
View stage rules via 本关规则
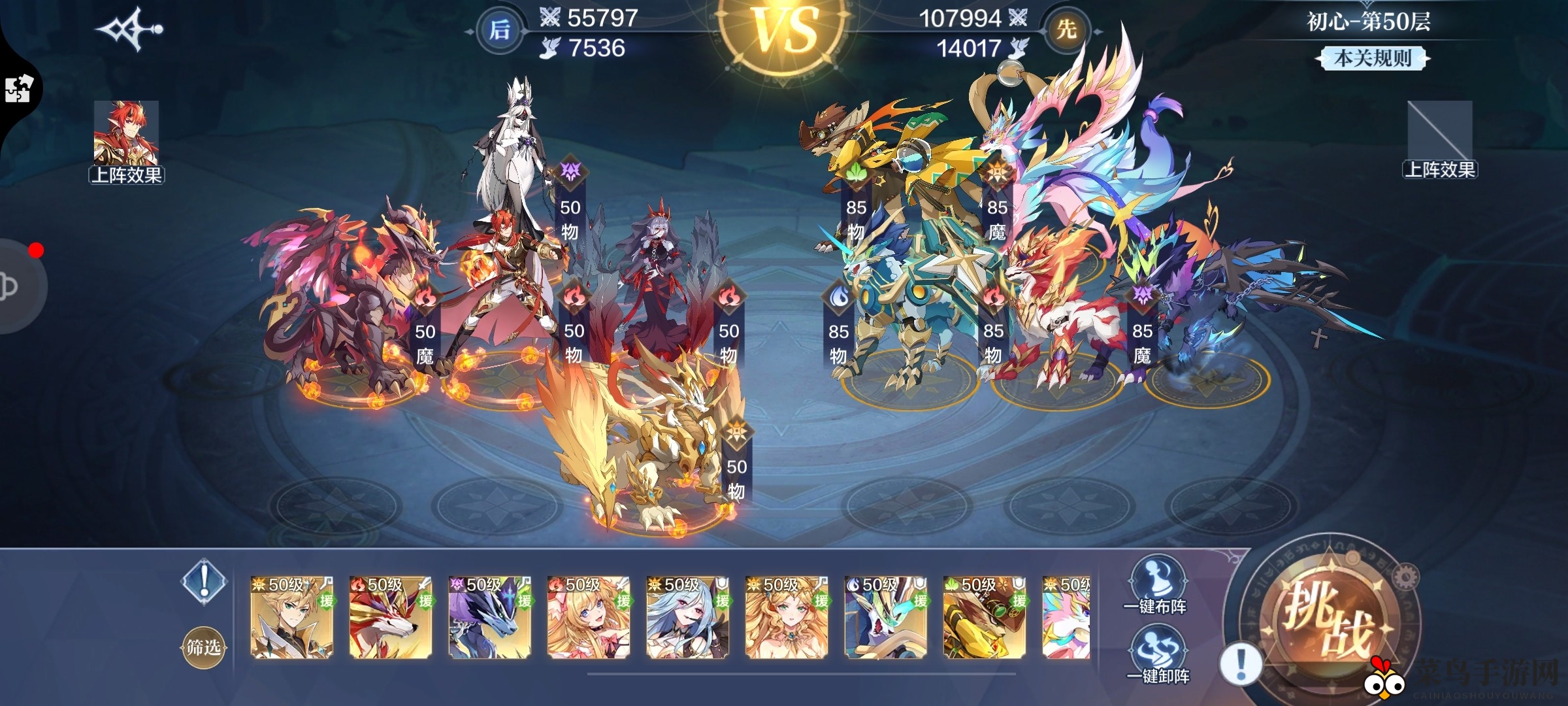(1372, 58)
